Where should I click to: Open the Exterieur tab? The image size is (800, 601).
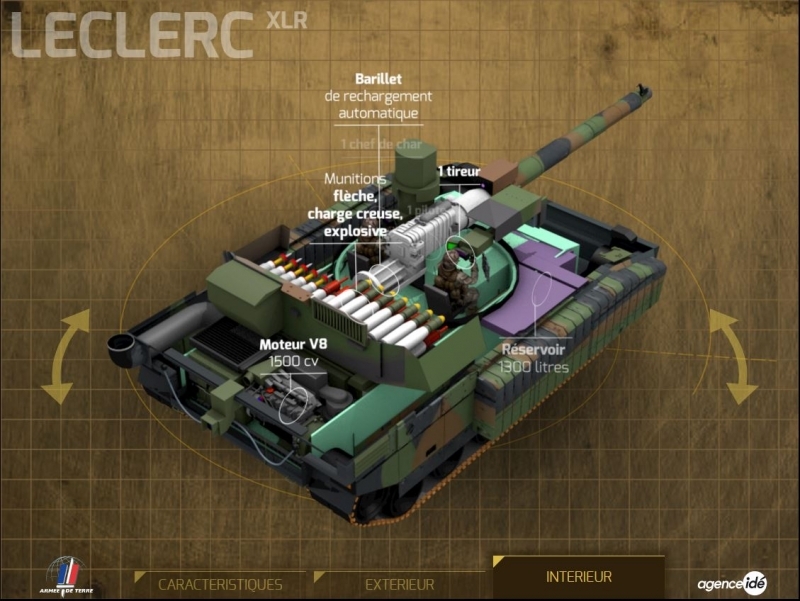[399, 584]
